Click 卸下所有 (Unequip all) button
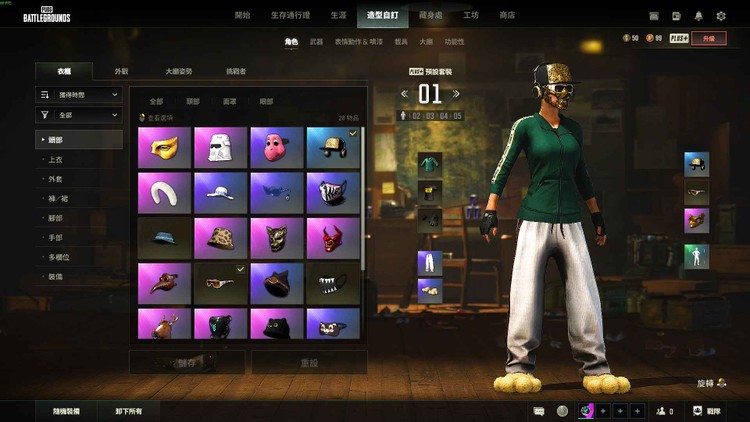The image size is (750, 422). 129,410
